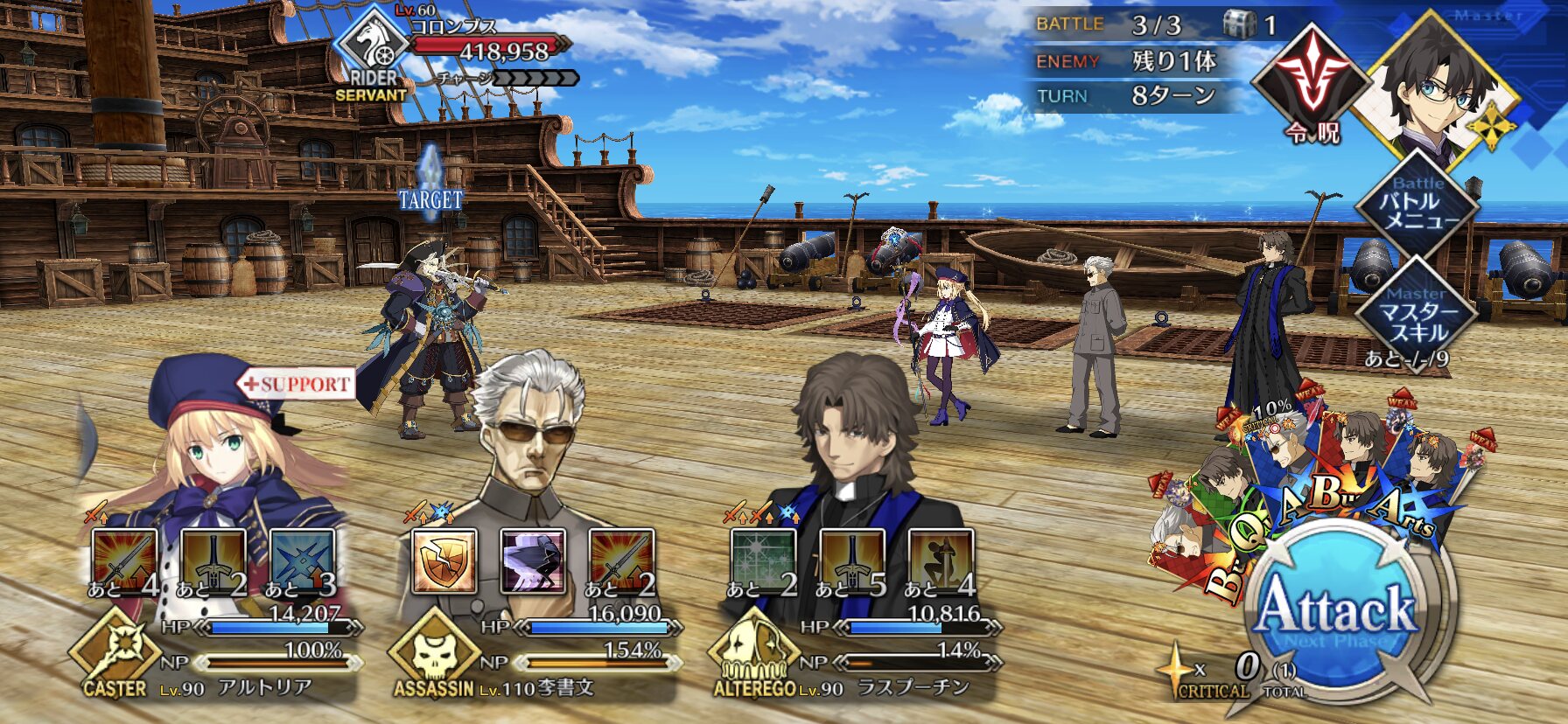This screenshot has width=1568, height=724.
Task: Select Artoria's second skill with cooldown 2
Action: pyautogui.click(x=213, y=561)
